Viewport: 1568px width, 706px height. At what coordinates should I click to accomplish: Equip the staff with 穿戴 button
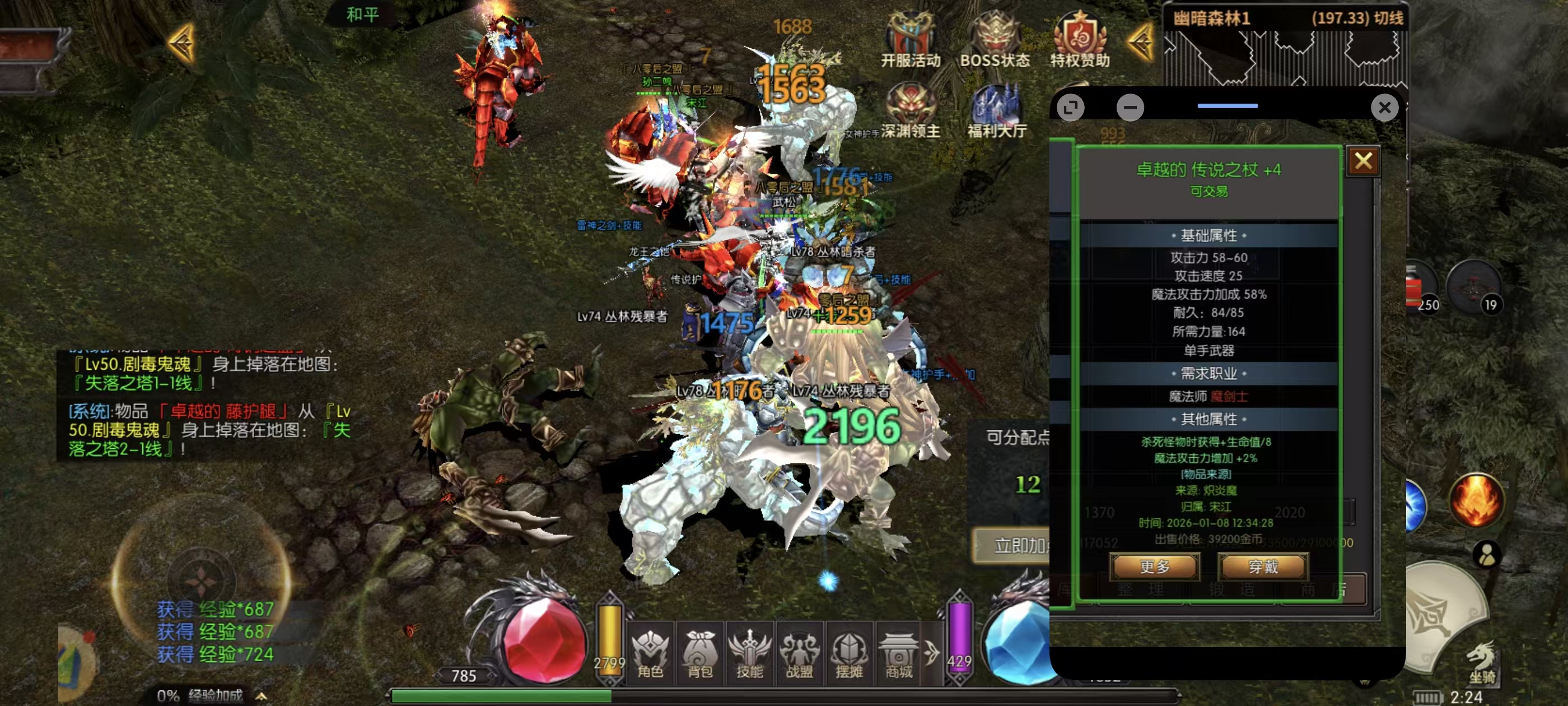pos(1262,566)
